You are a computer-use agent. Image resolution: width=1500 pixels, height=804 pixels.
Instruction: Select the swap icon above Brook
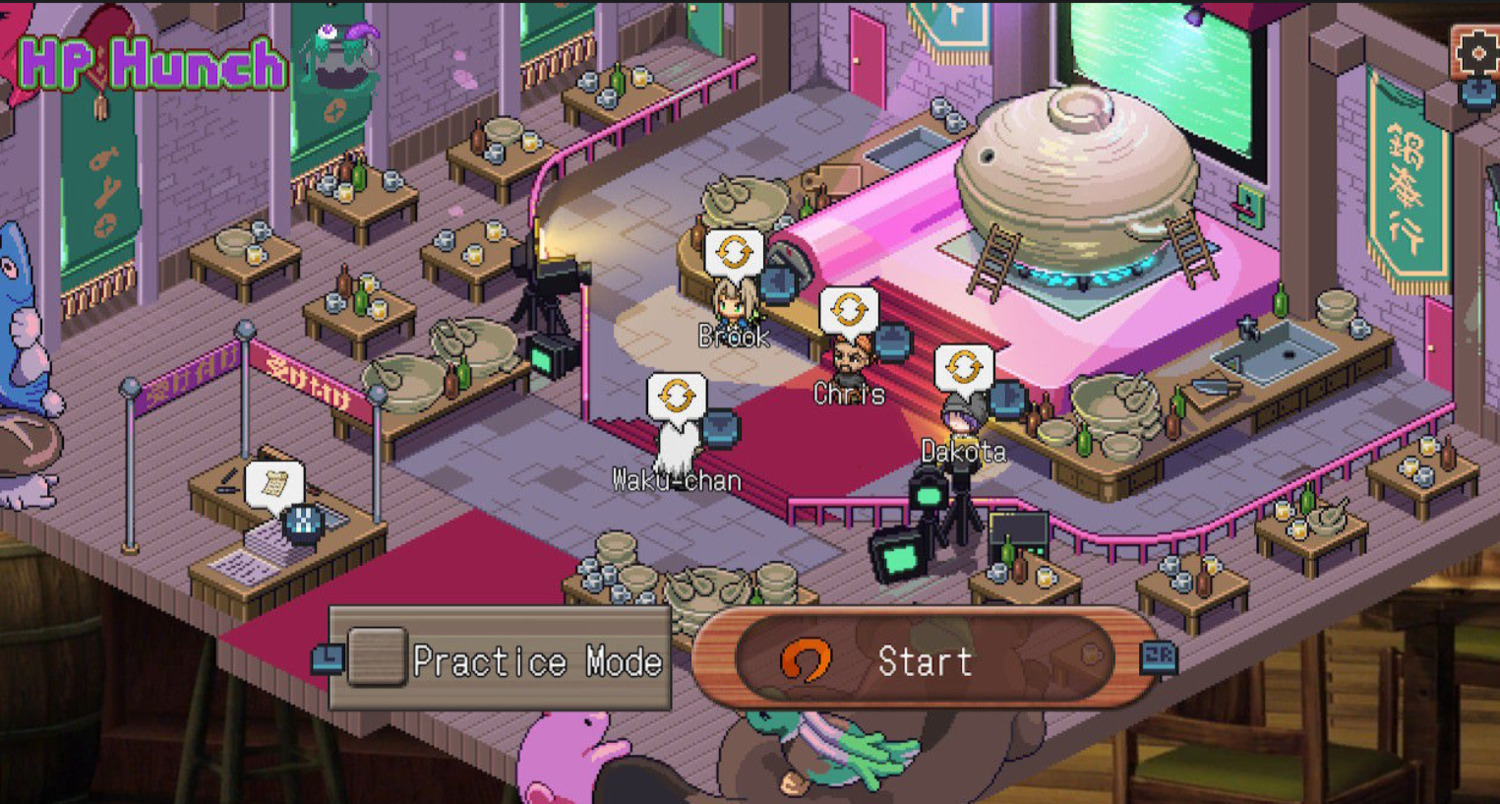point(734,253)
